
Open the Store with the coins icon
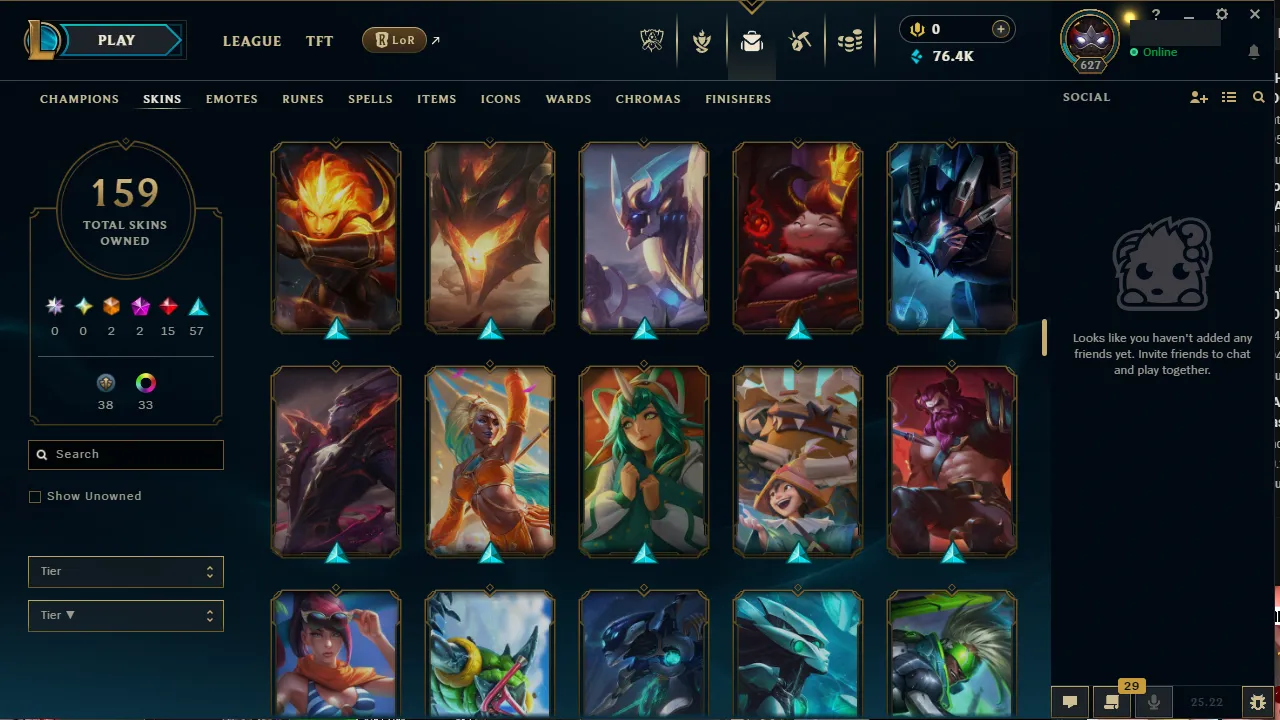click(850, 41)
